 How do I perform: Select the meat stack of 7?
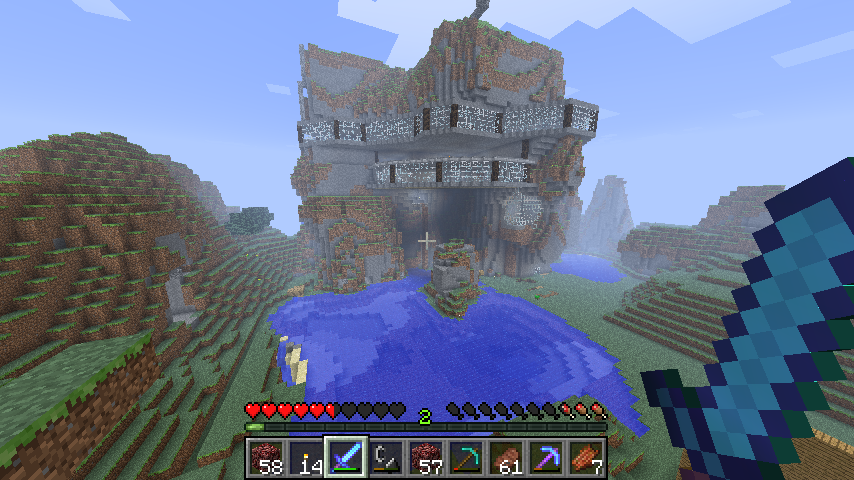[x=586, y=457]
